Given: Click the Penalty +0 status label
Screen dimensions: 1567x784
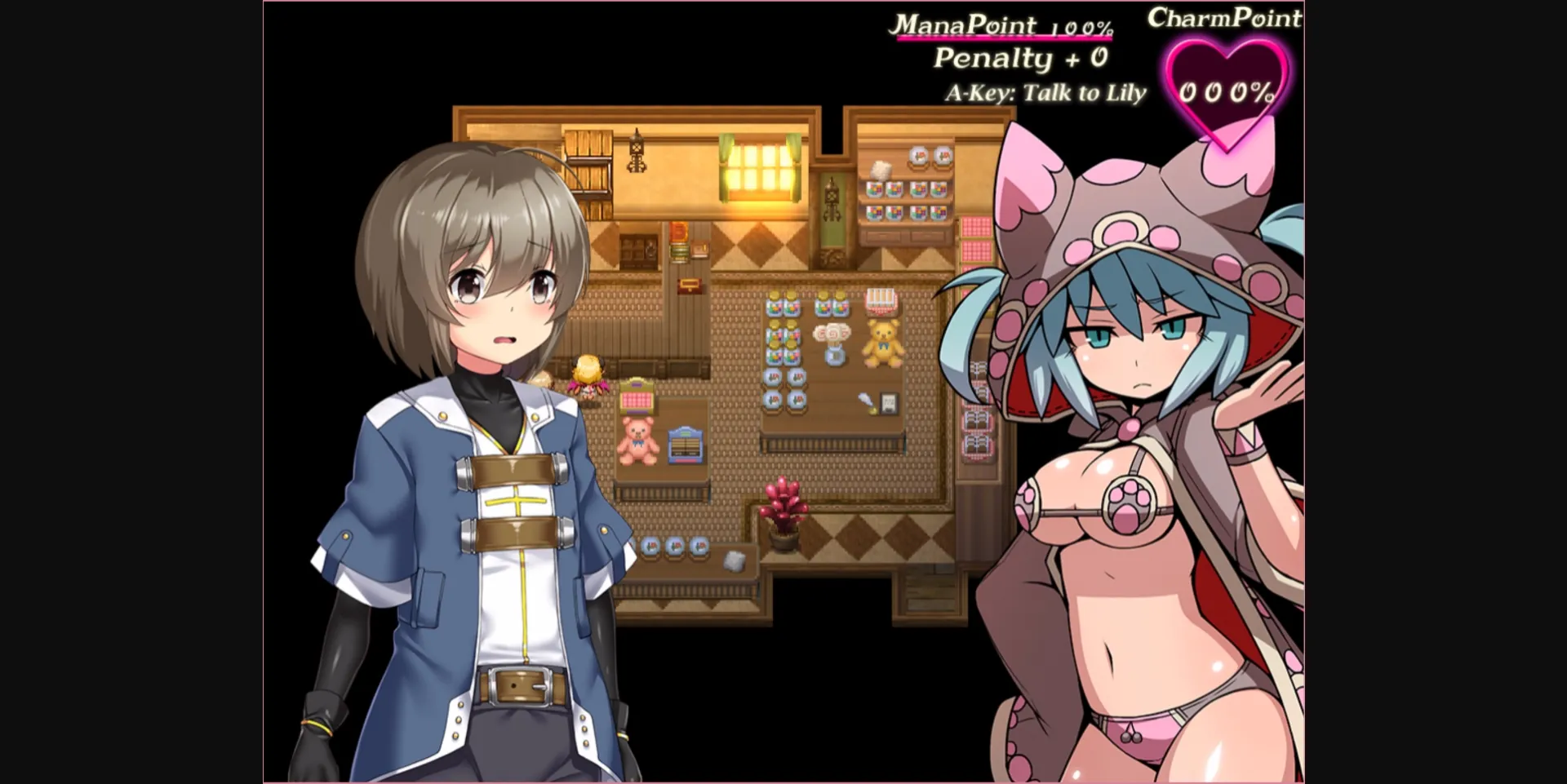Looking at the screenshot, I should pyautogui.click(x=1022, y=57).
